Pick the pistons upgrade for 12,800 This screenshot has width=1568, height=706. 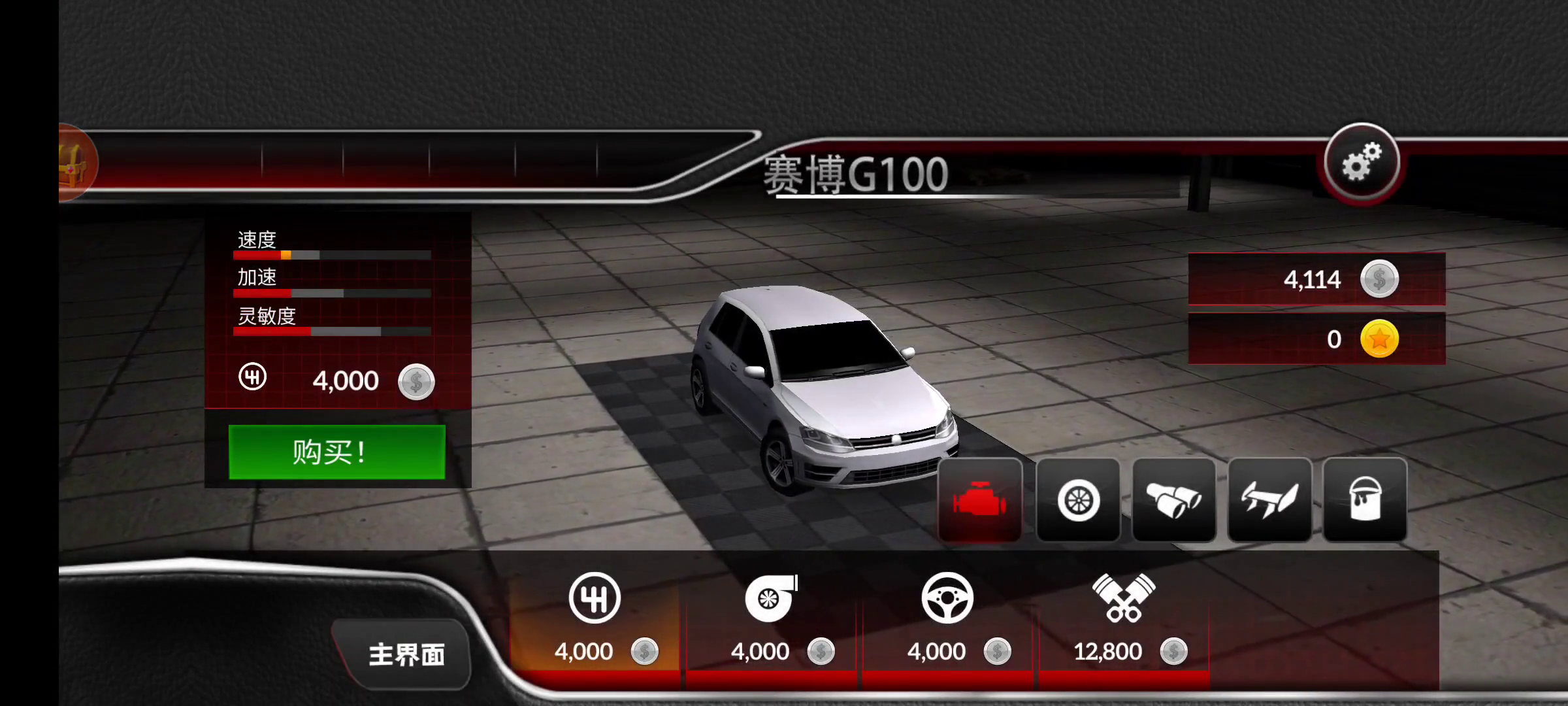(1124, 618)
